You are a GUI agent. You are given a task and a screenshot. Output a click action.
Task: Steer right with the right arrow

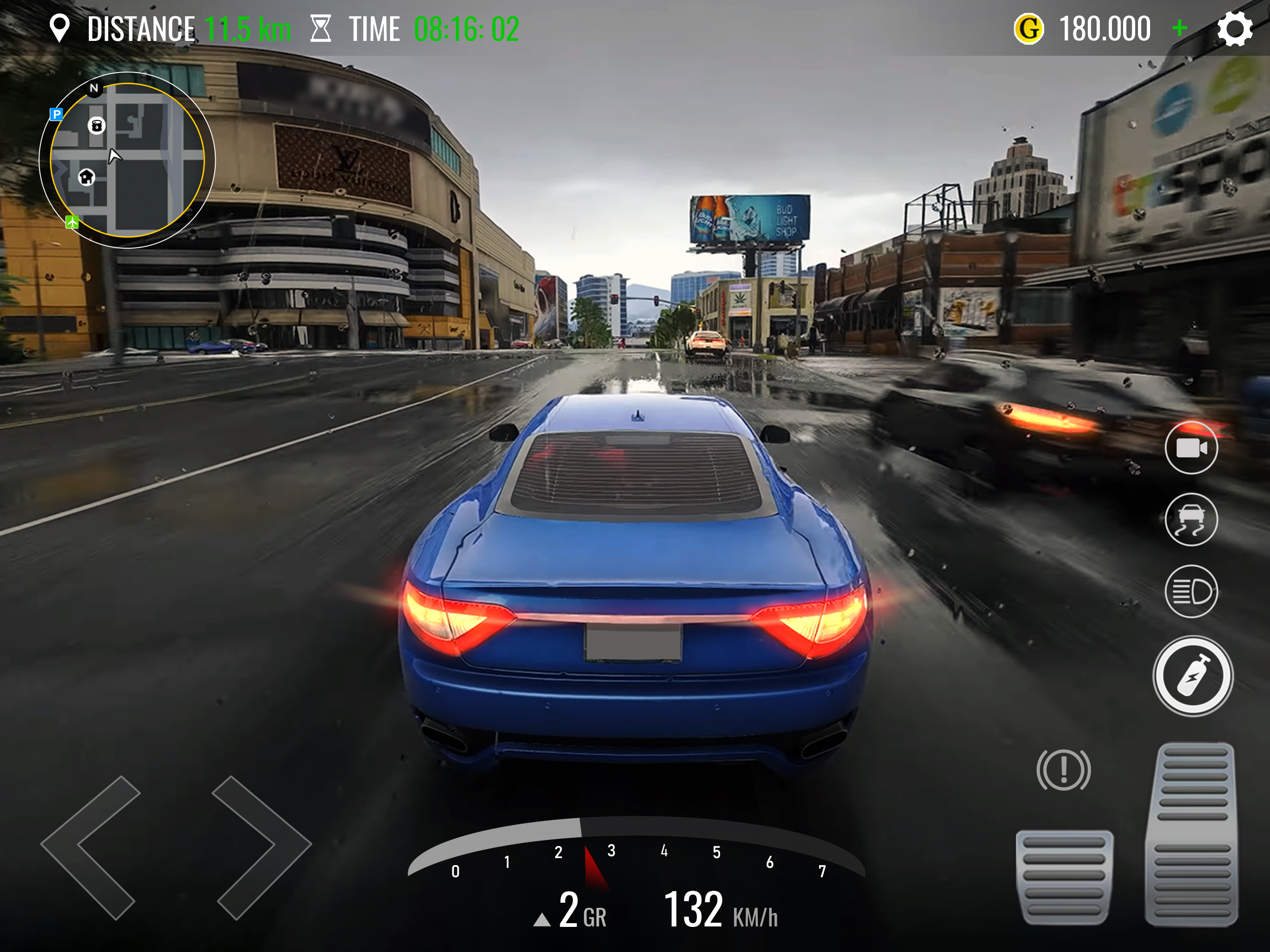click(x=261, y=847)
